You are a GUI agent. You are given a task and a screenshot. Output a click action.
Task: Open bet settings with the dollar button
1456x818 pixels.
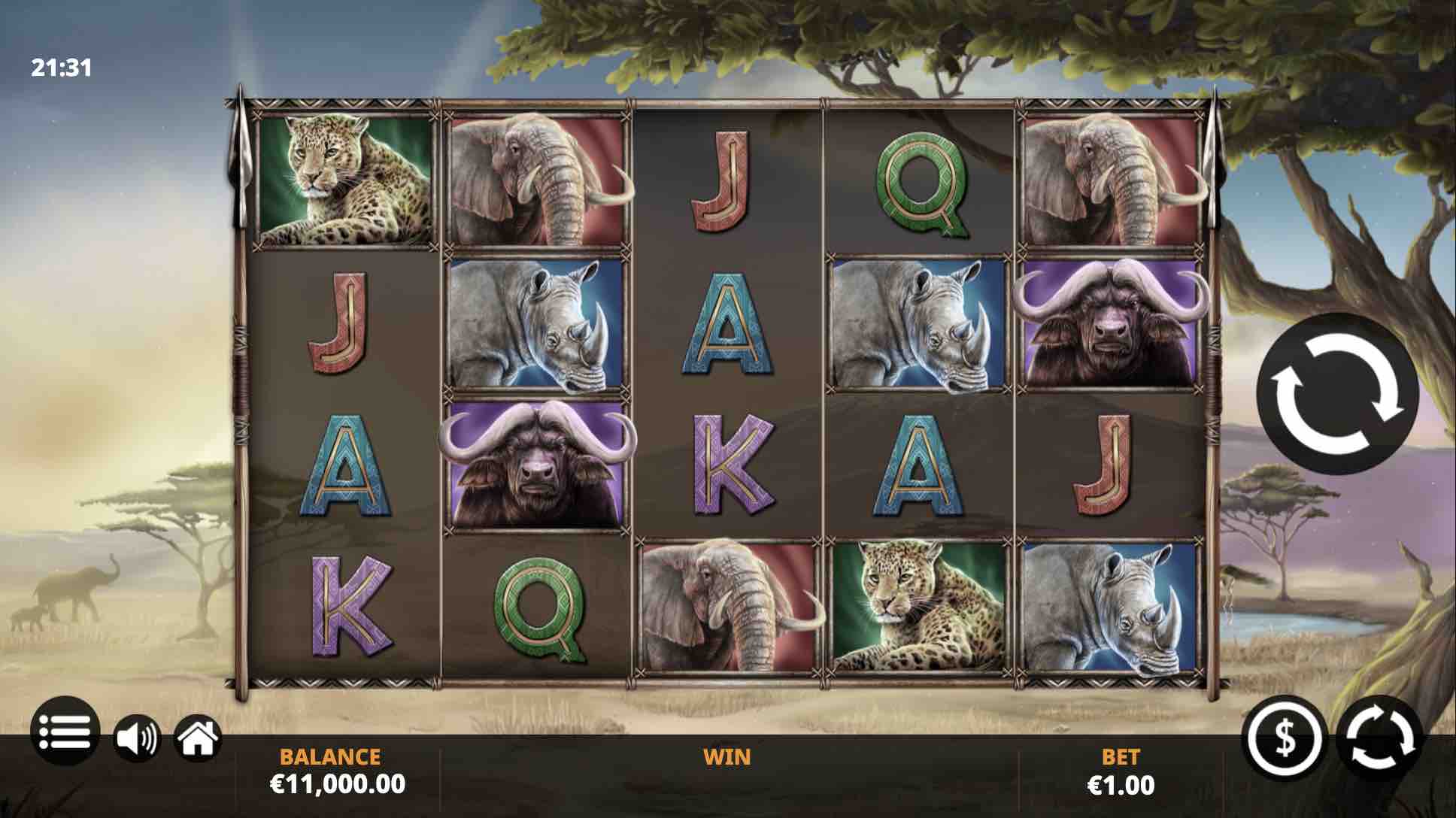click(1285, 737)
